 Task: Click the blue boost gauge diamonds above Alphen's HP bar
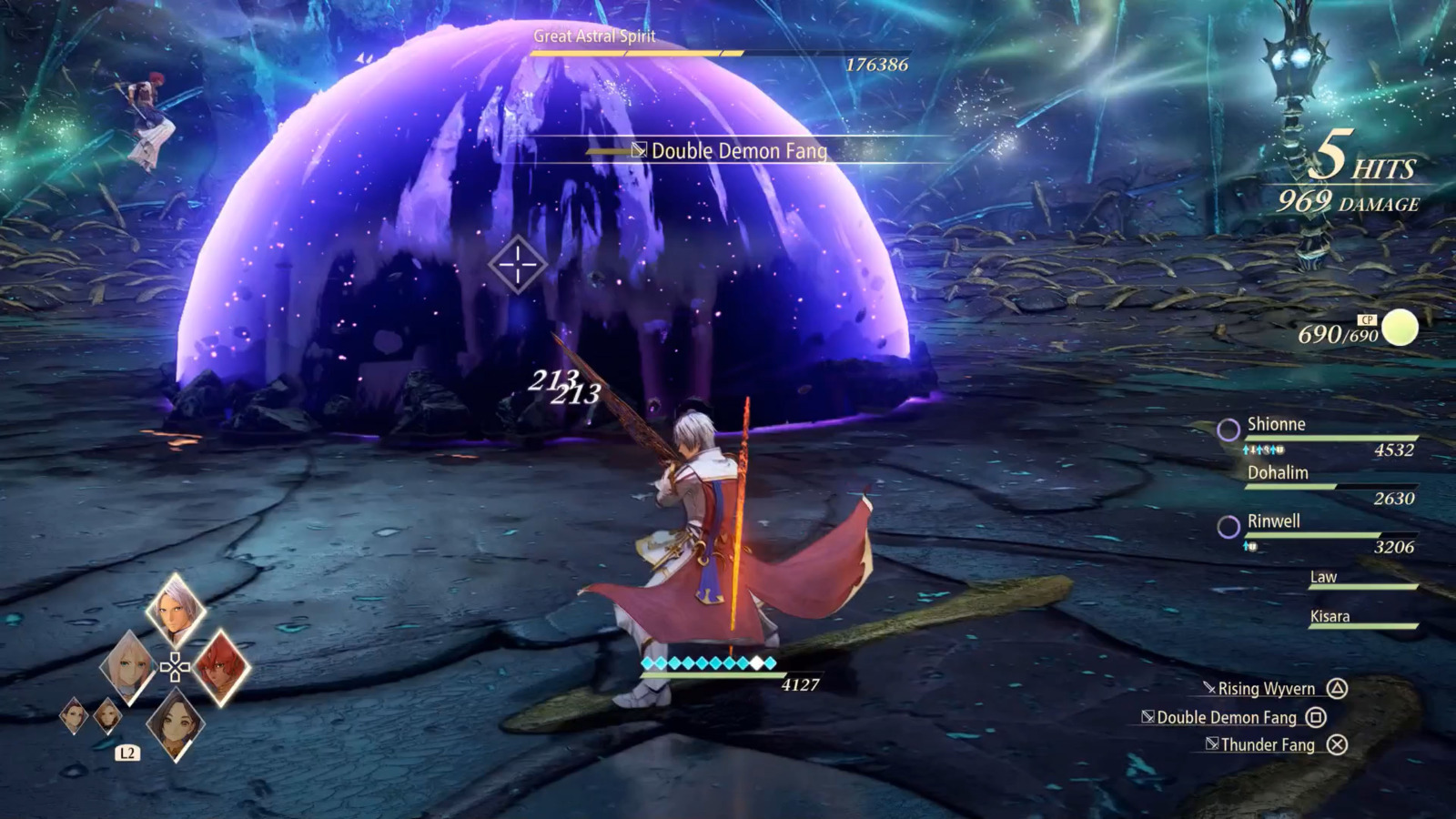click(710, 662)
